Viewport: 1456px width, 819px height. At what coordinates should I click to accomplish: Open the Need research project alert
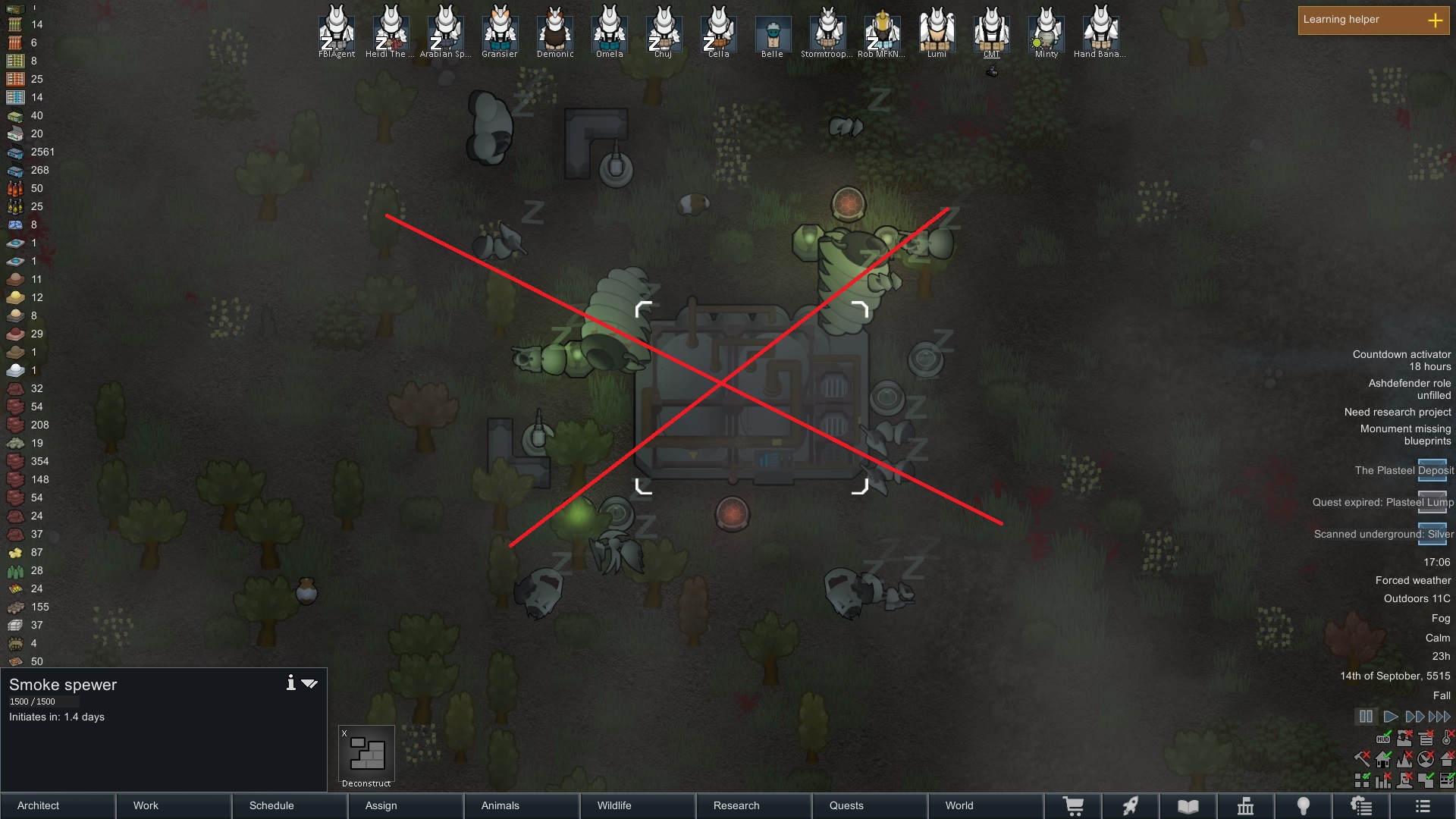click(x=1397, y=412)
